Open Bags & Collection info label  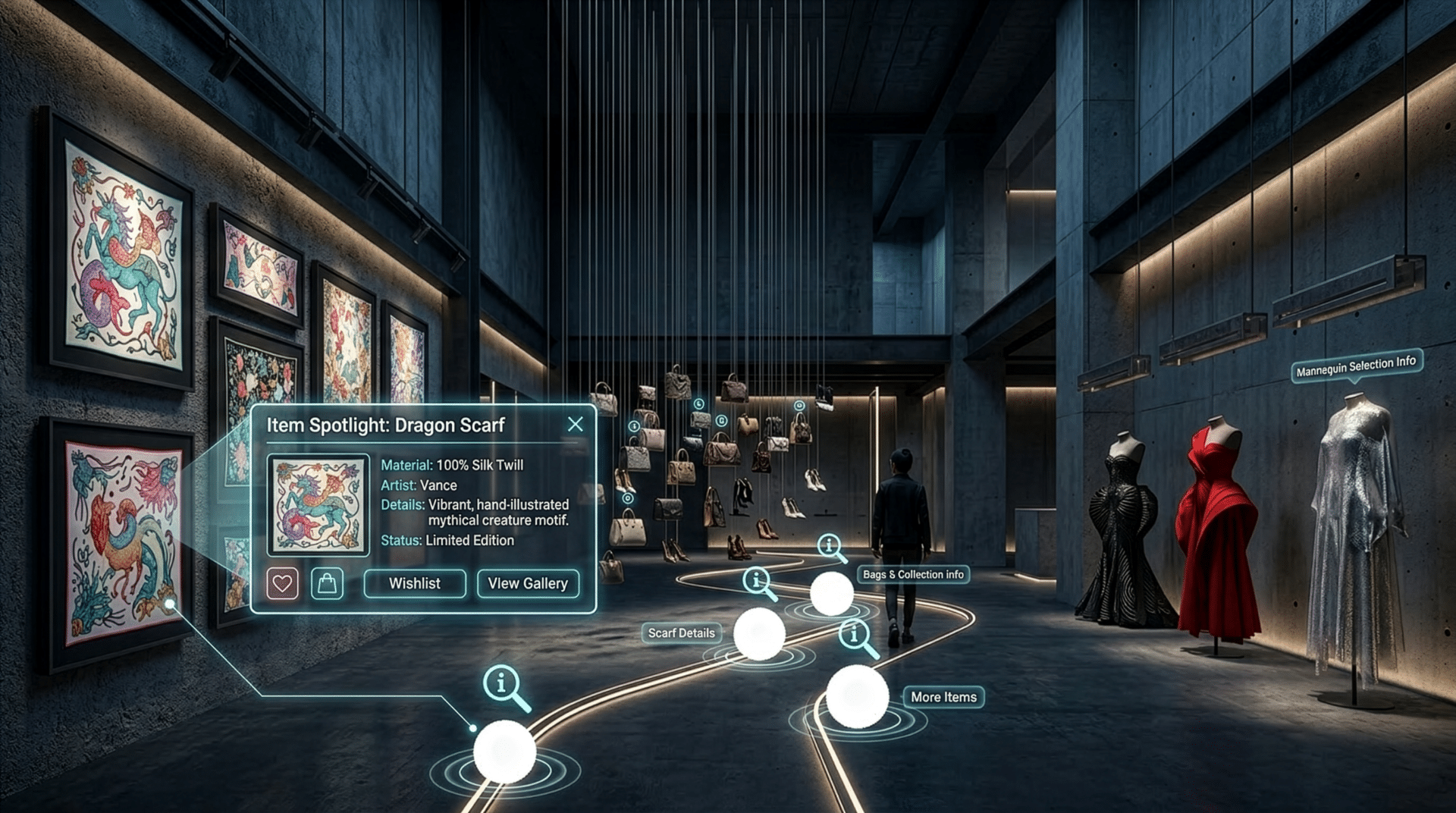pos(913,575)
